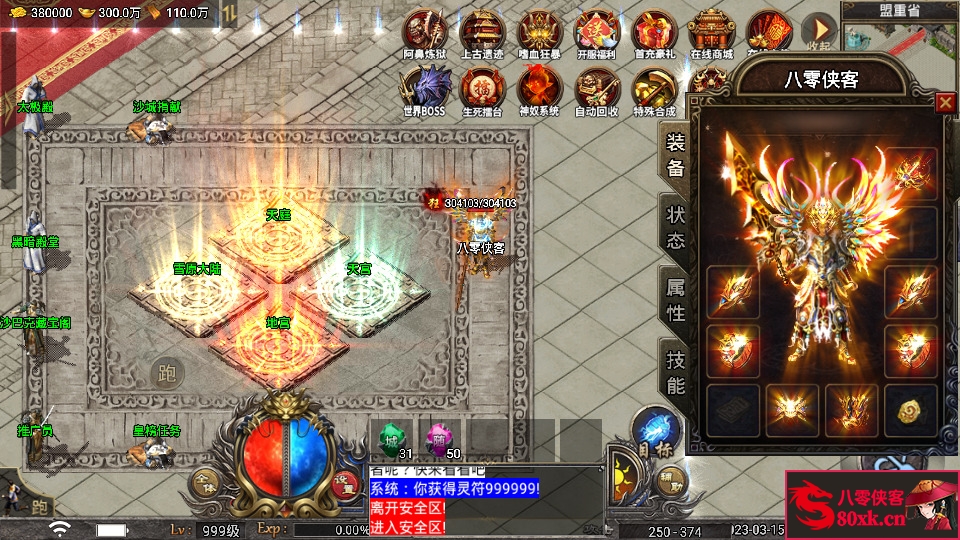This screenshot has width=960, height=540.
Task: Use the pink 随 random teleport stone
Action: click(x=438, y=439)
